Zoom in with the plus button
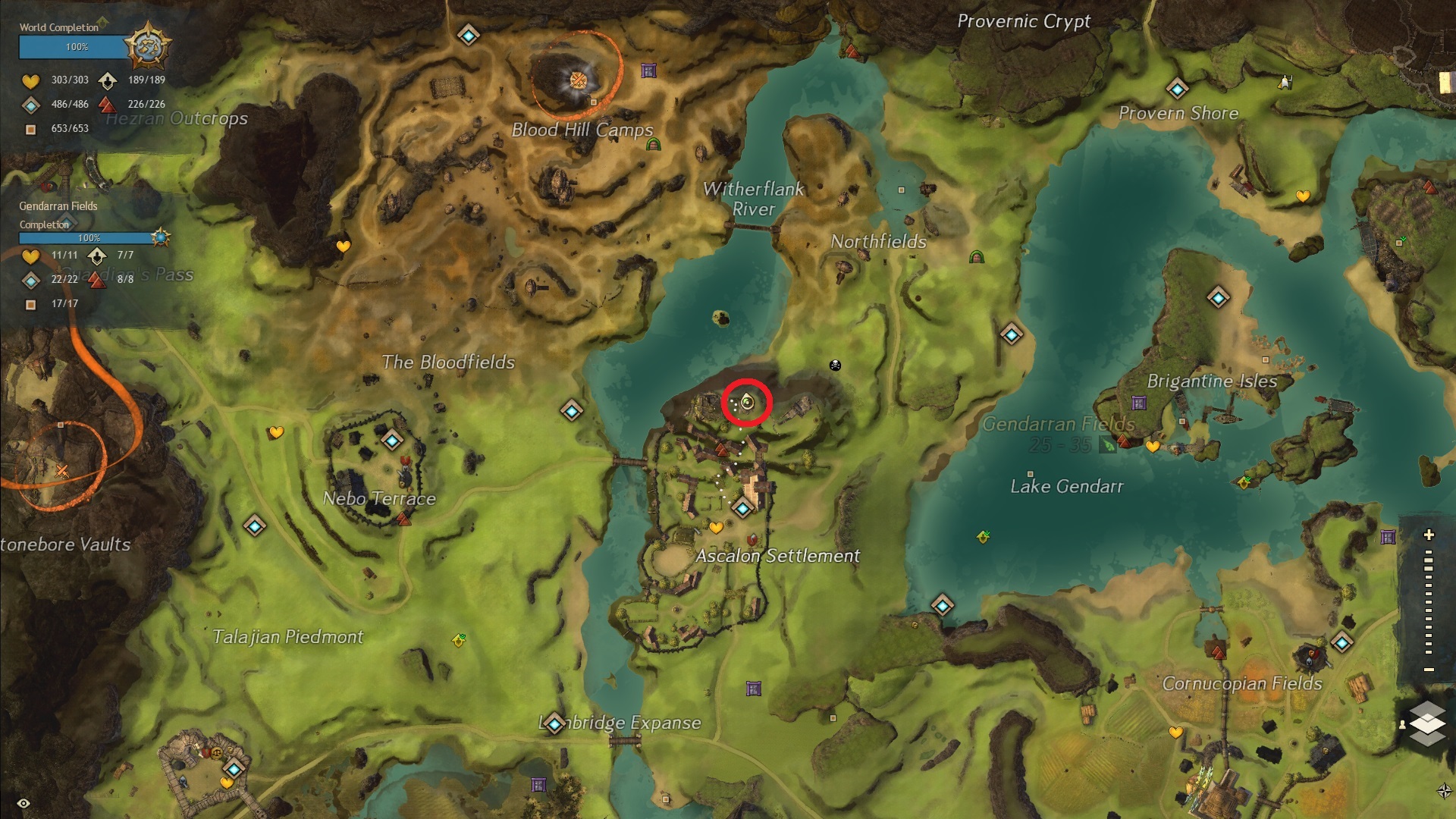The height and width of the screenshot is (819, 1456). 1429,535
